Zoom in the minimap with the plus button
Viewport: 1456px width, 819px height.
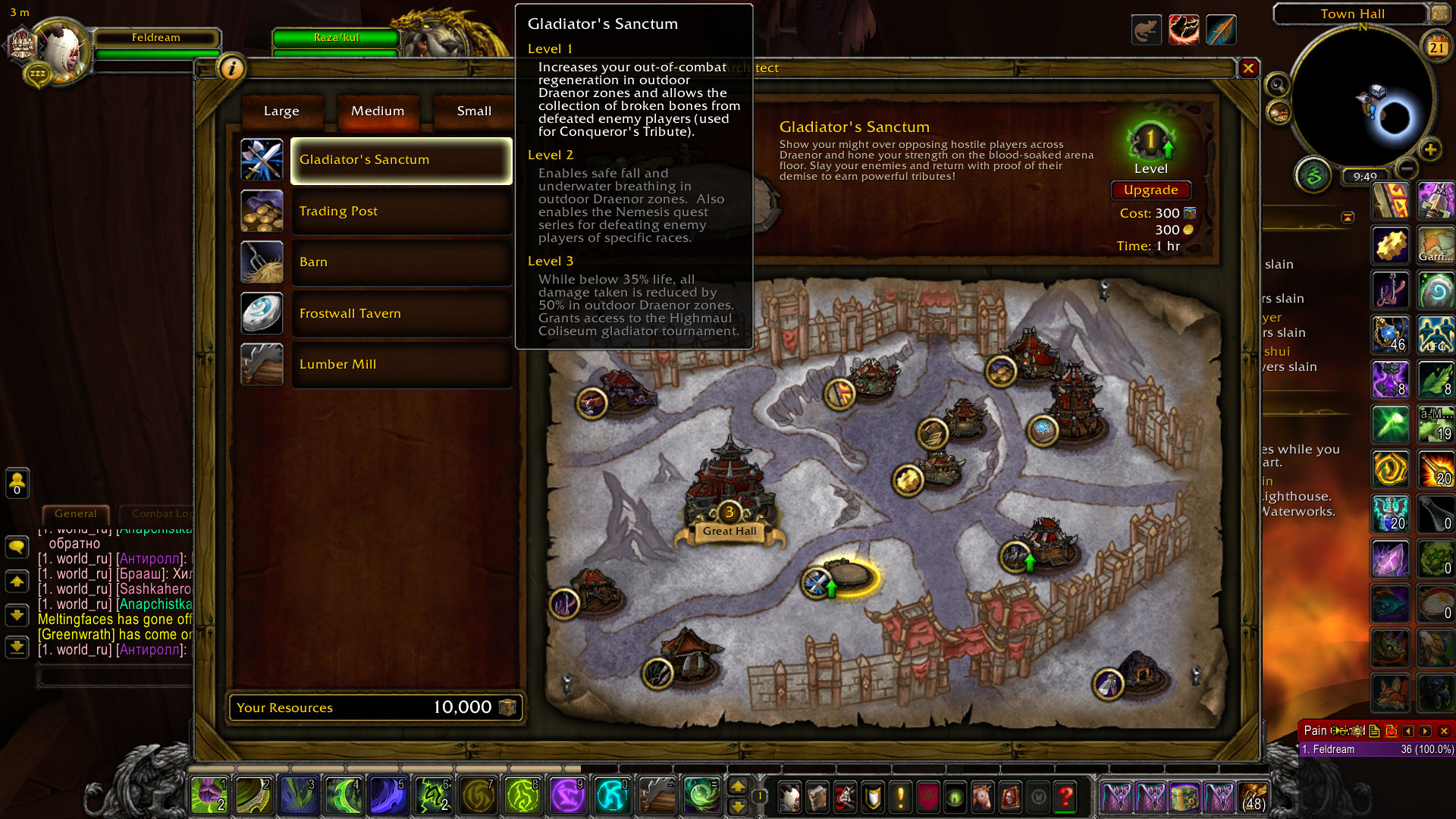(1430, 149)
